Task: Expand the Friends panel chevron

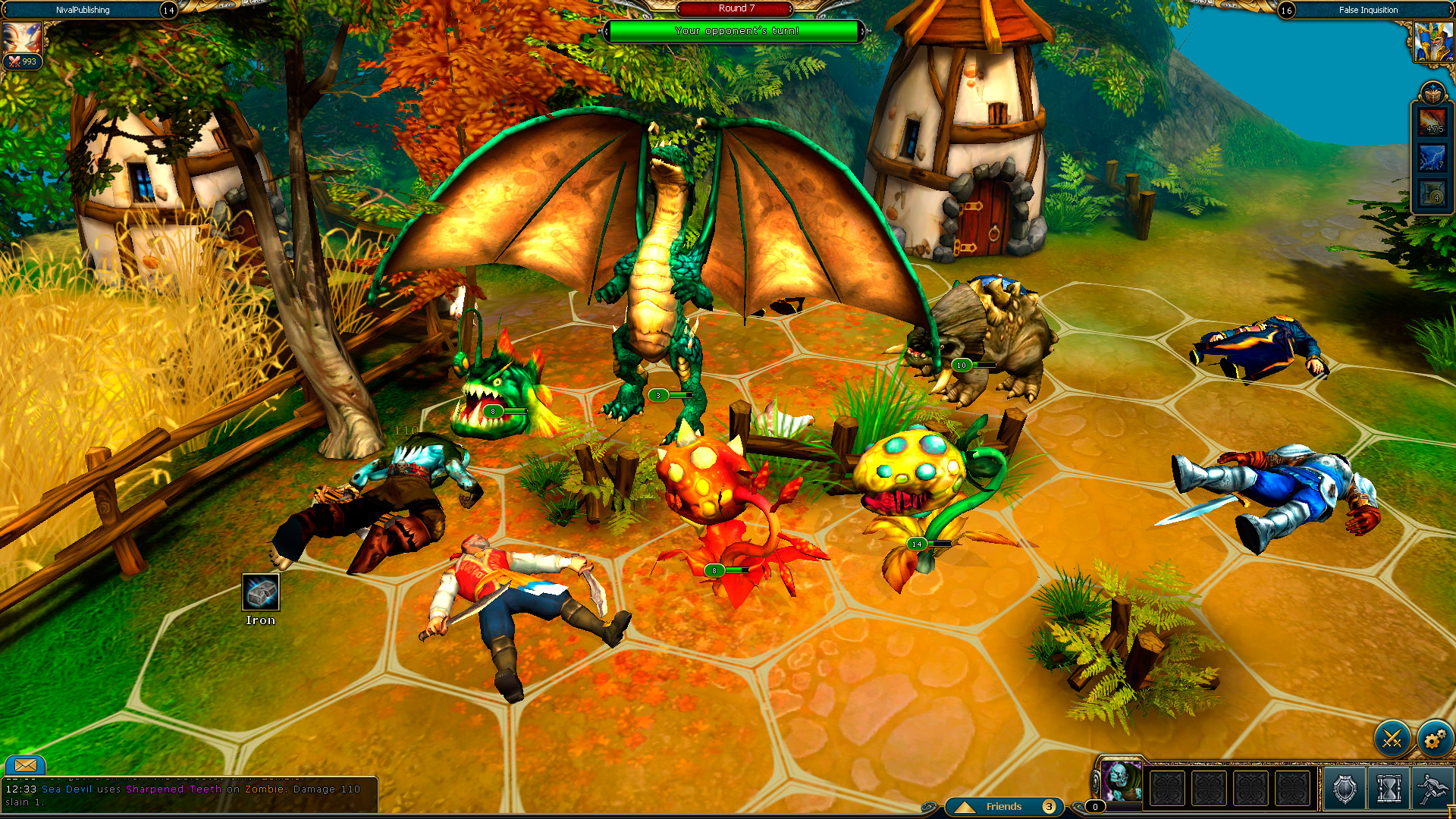Action: (x=965, y=806)
